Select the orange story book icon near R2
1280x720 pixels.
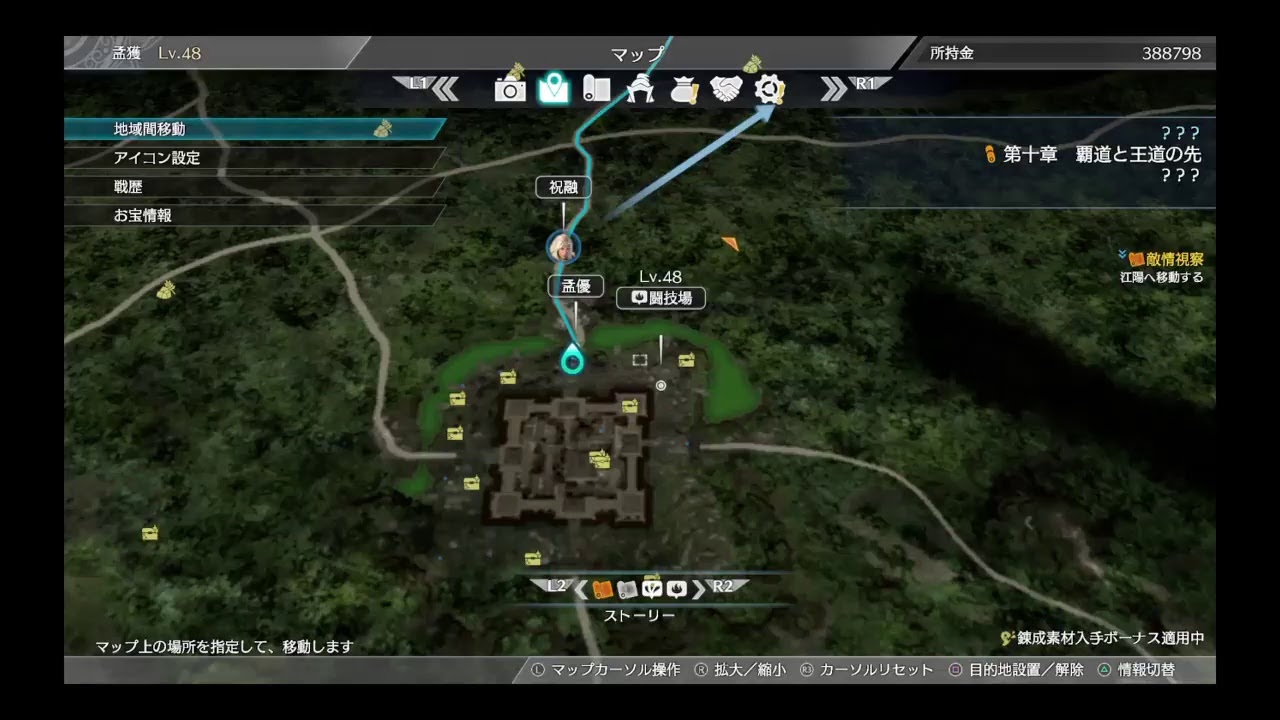pos(602,590)
